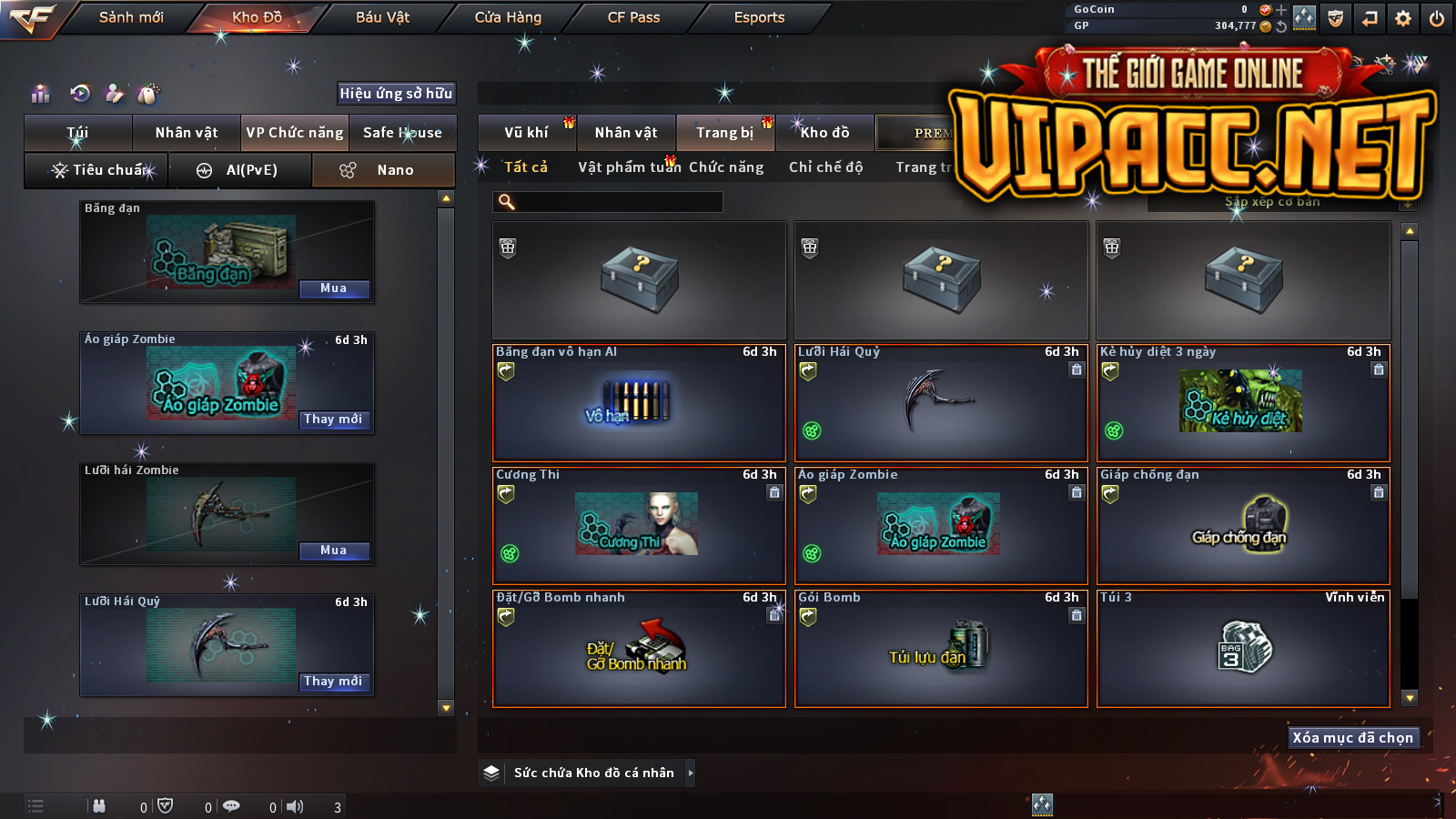Select the Nhân vật loadout tab beside Túi
This screenshot has height=819, width=1456.
click(x=187, y=133)
